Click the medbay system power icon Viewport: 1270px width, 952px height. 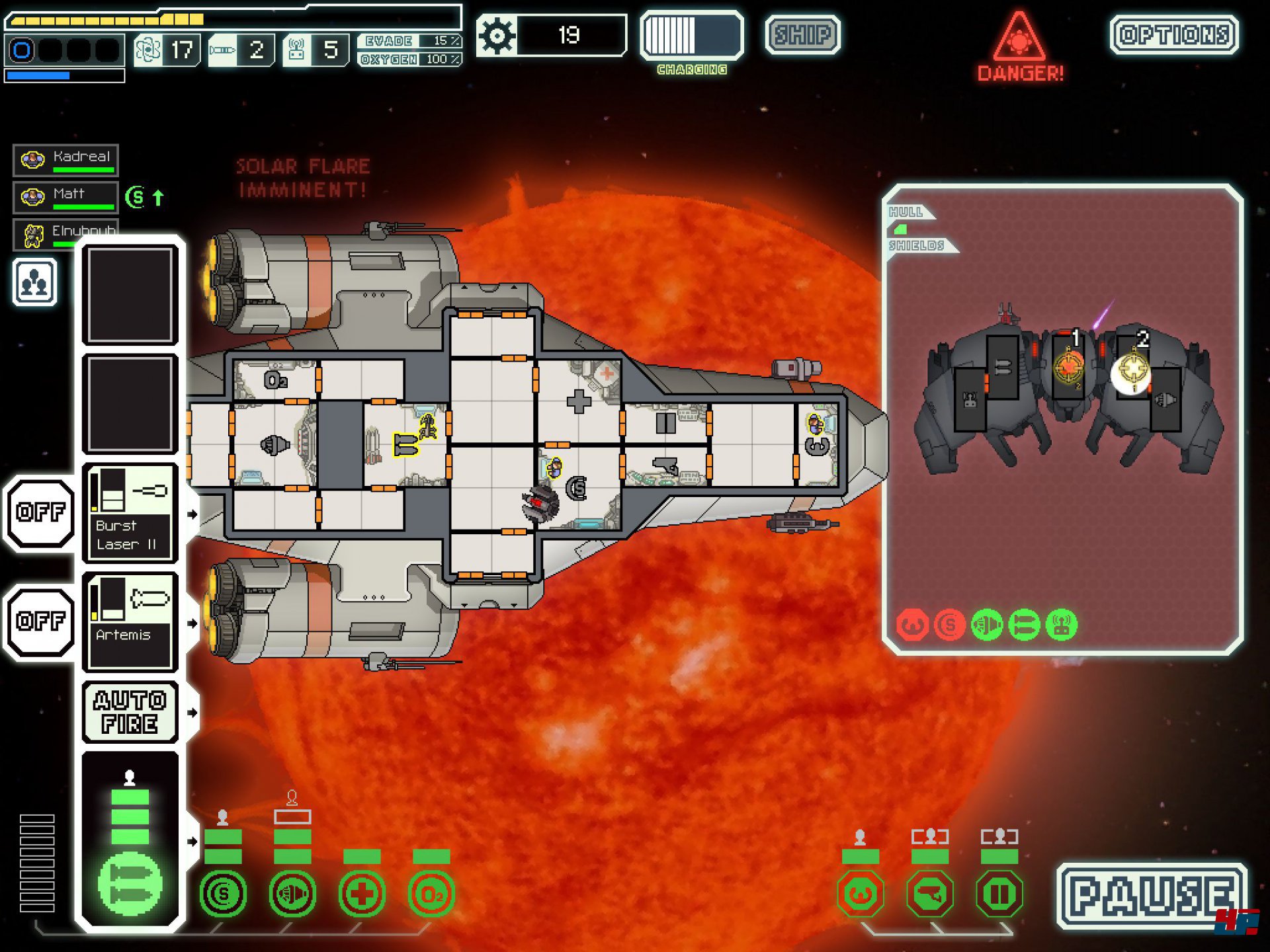coord(362,894)
